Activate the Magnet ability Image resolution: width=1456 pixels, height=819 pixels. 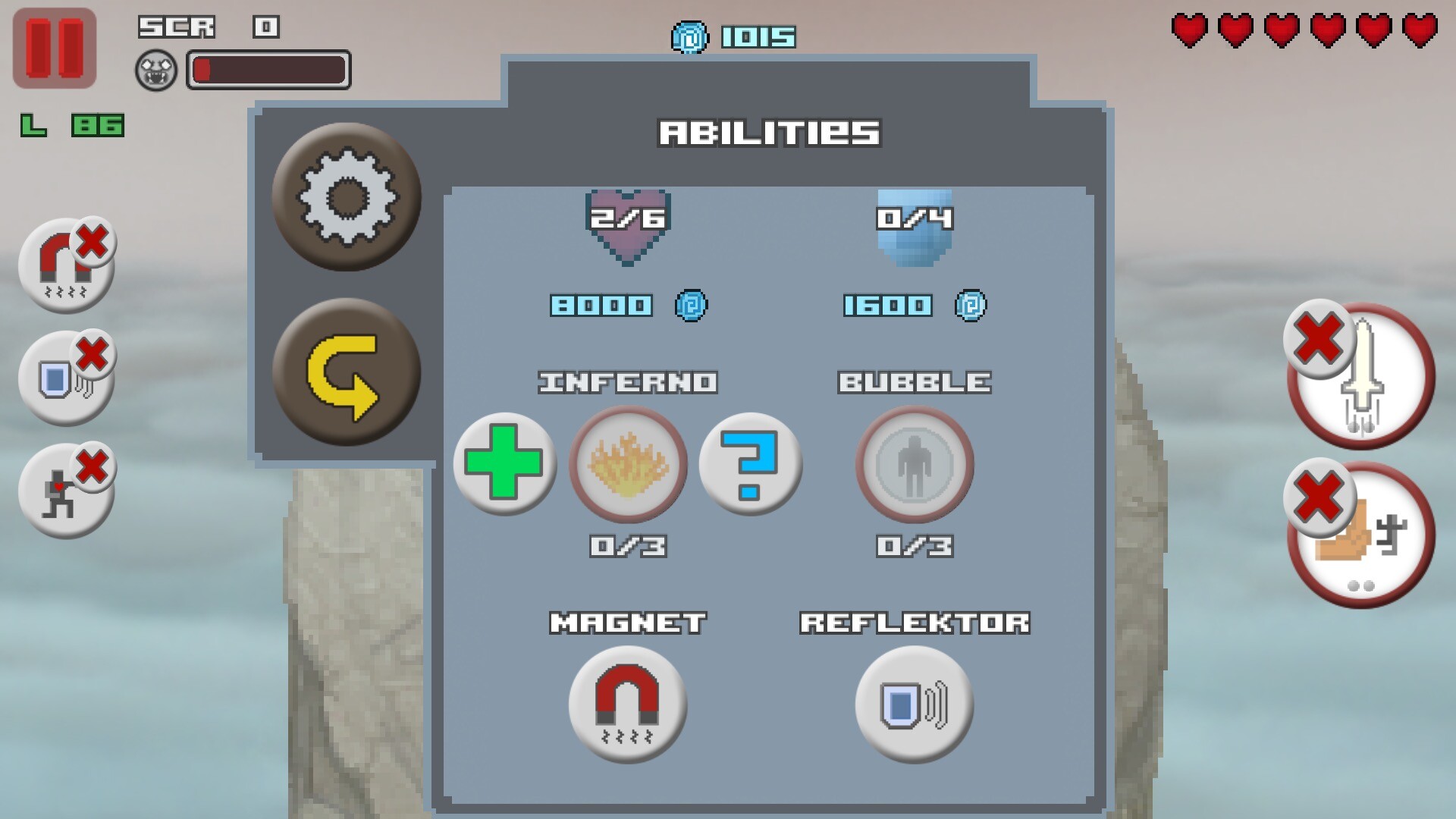click(628, 704)
